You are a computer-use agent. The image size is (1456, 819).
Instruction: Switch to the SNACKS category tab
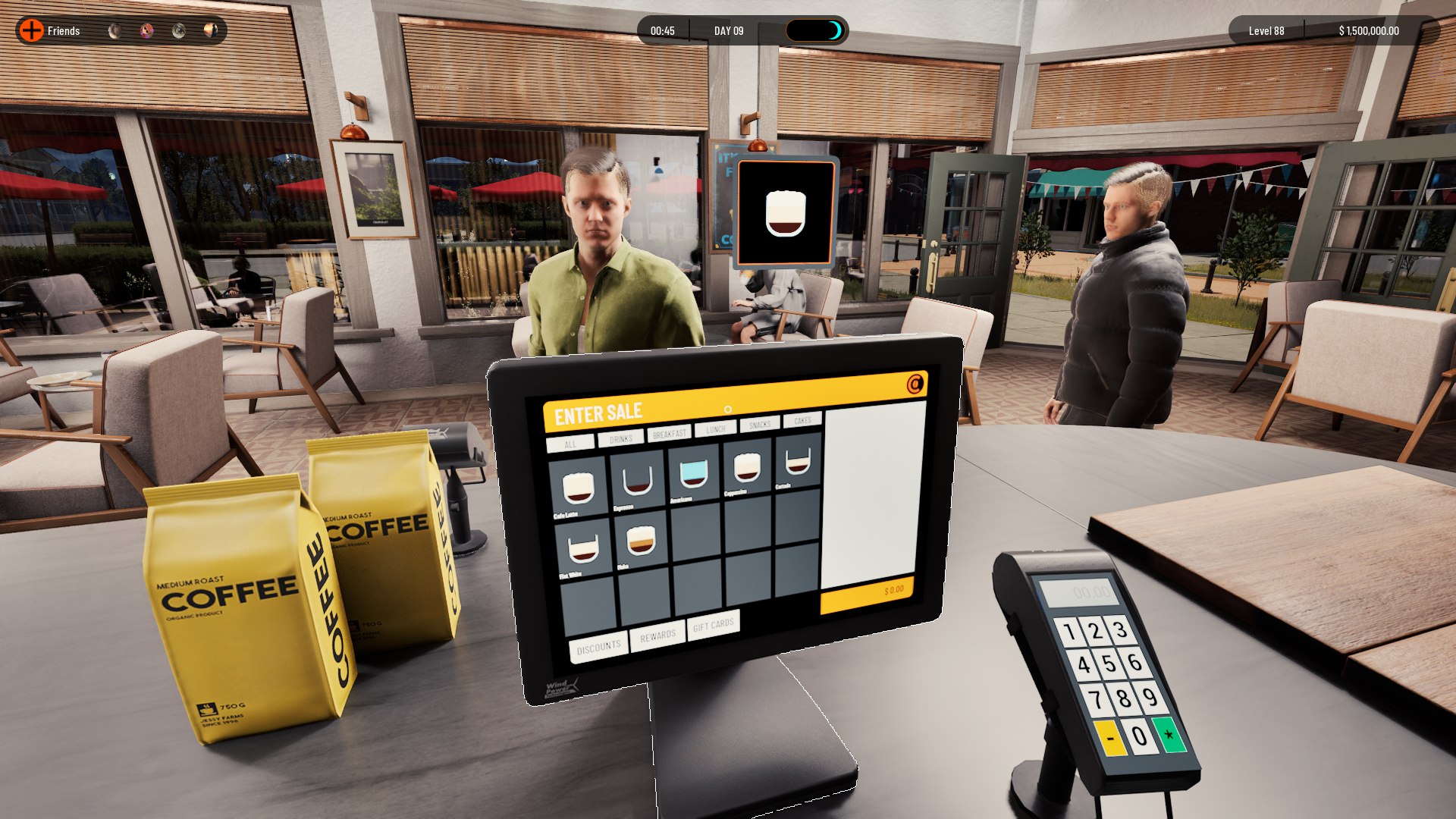759,425
